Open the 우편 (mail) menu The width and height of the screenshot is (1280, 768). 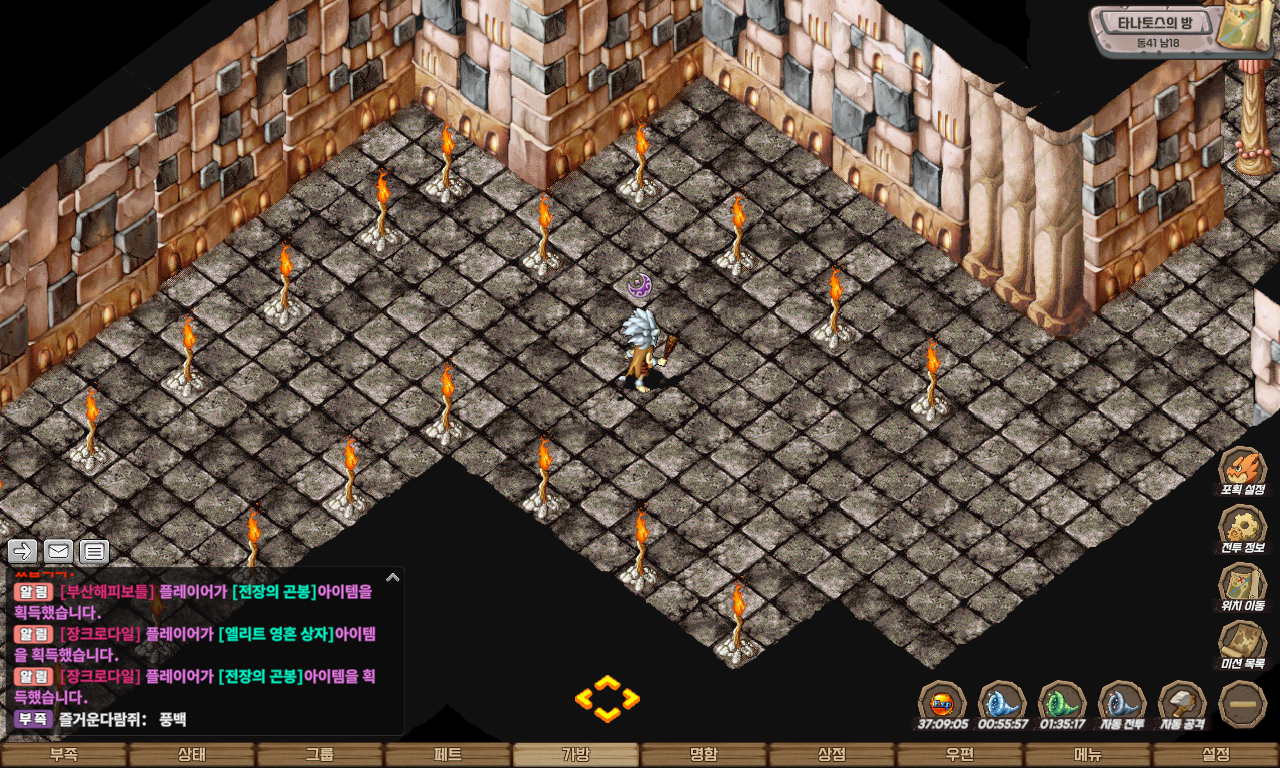pyautogui.click(x=960, y=755)
